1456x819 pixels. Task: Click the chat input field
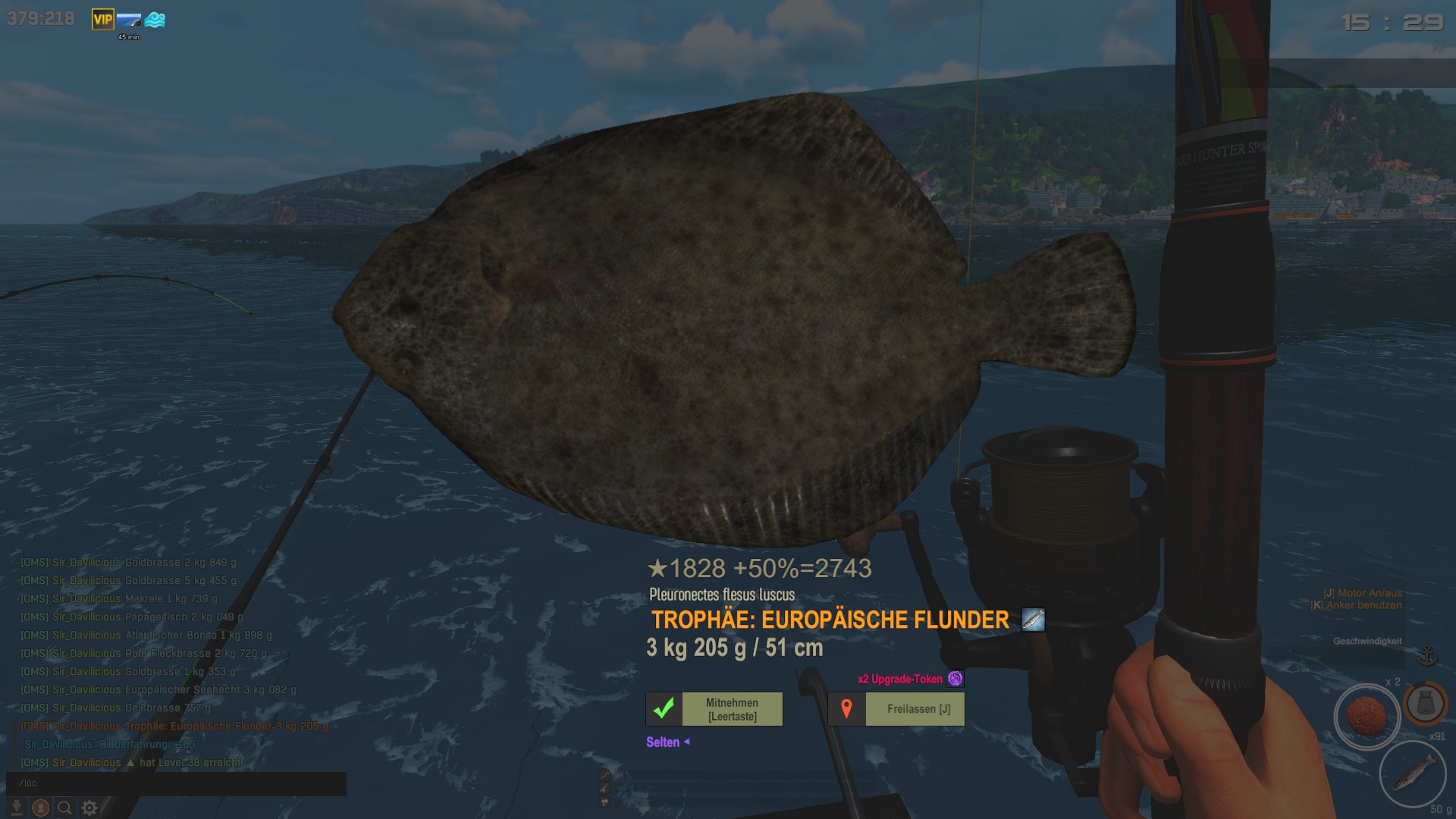176,783
